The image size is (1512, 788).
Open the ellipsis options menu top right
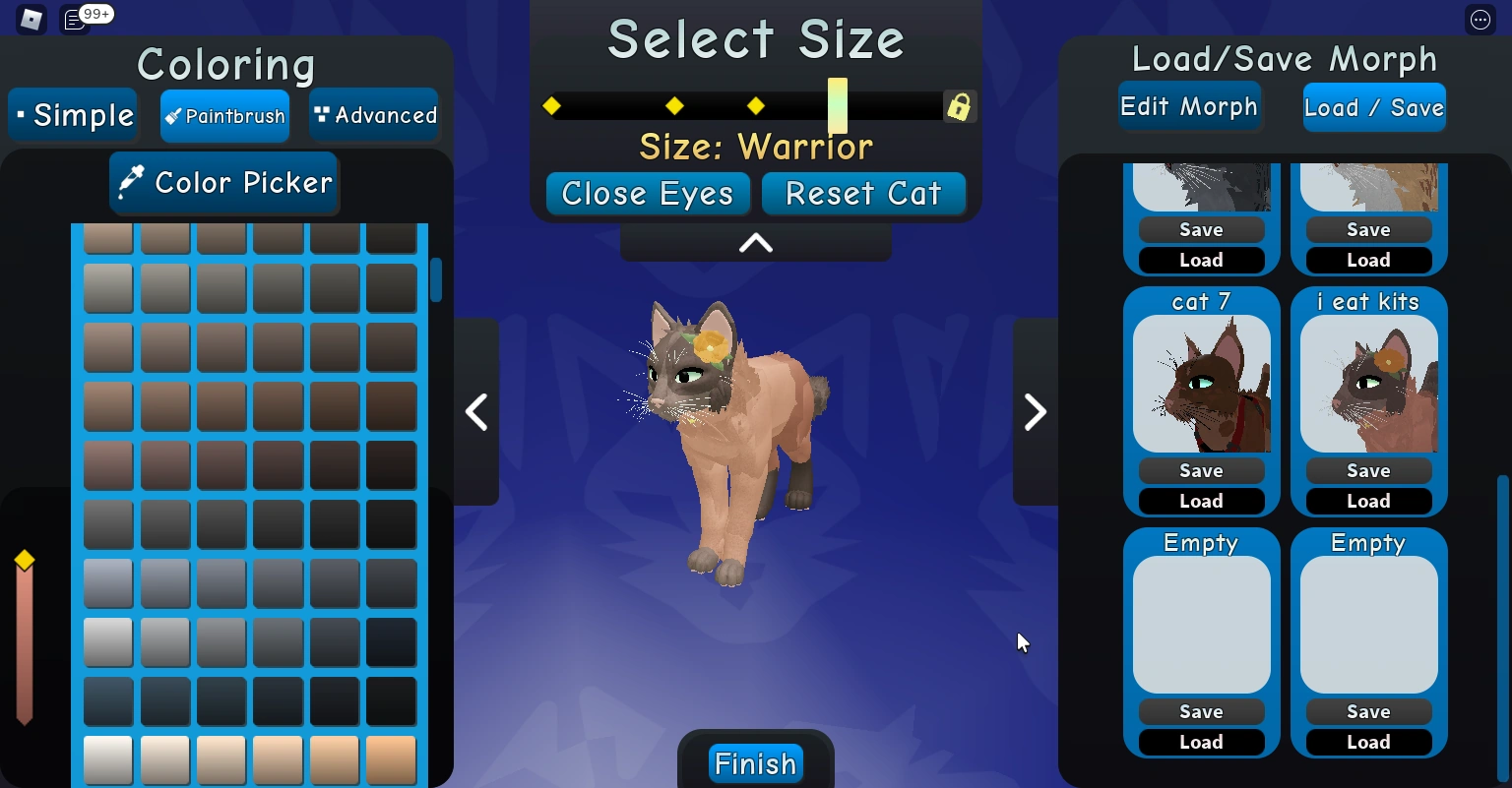pos(1480,20)
